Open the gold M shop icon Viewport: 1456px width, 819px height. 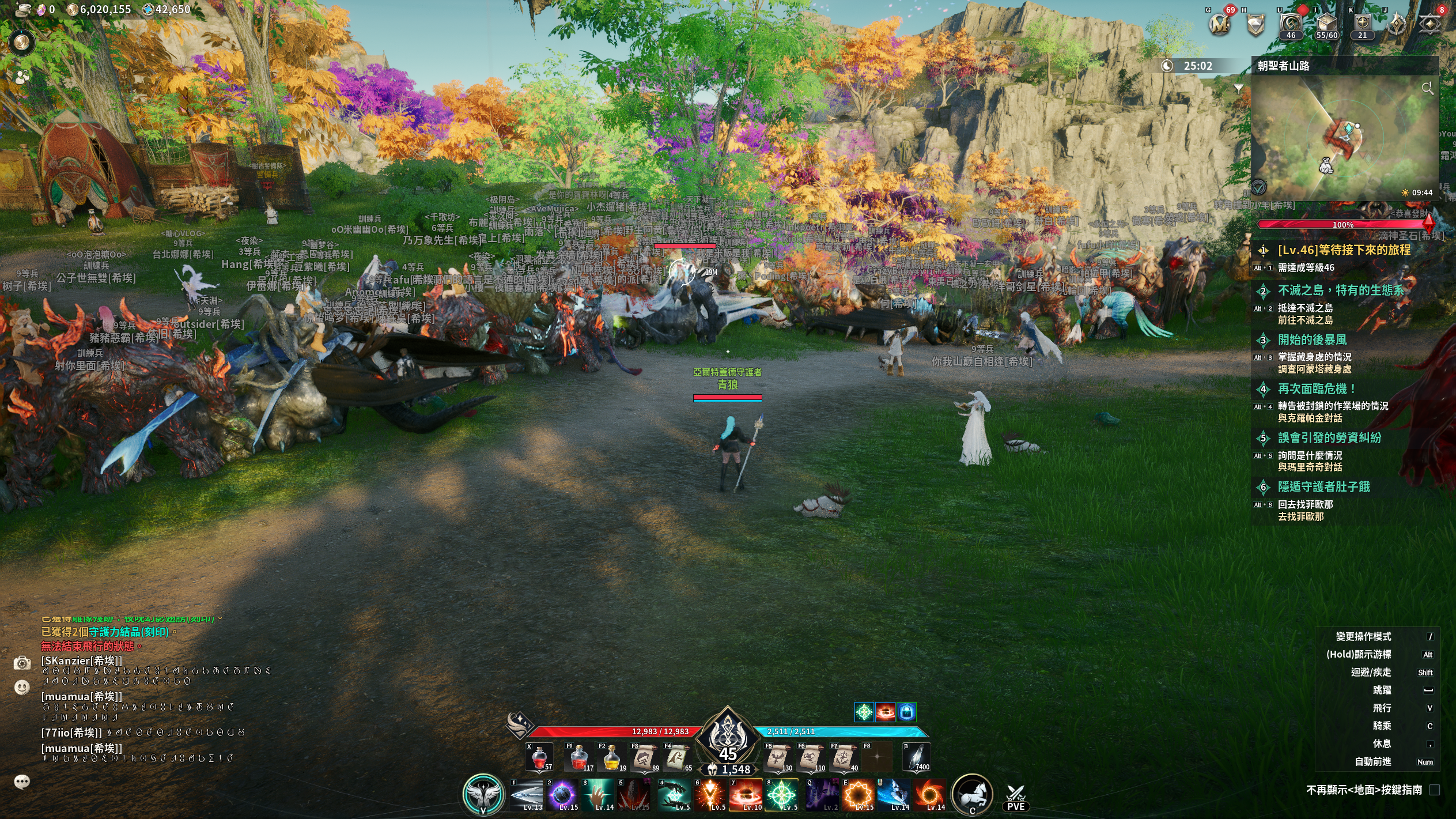pos(1219,24)
